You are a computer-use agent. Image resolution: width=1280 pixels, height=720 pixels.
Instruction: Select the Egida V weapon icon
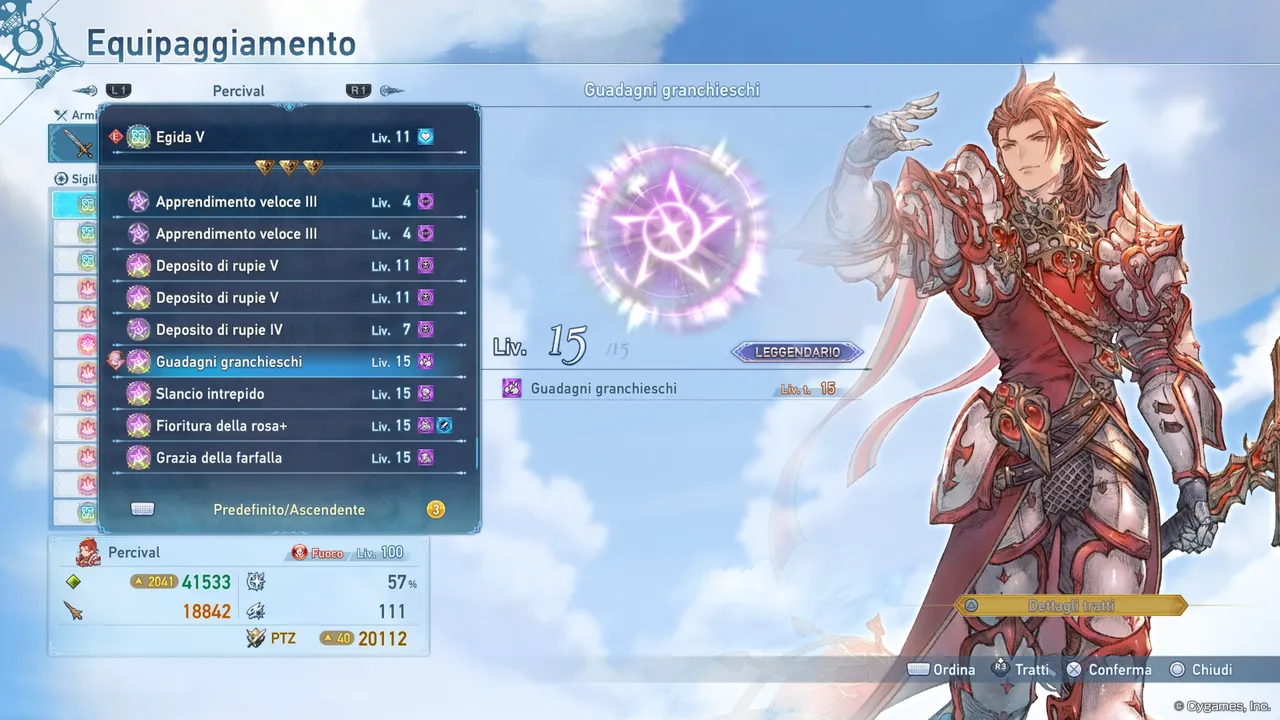[x=138, y=137]
